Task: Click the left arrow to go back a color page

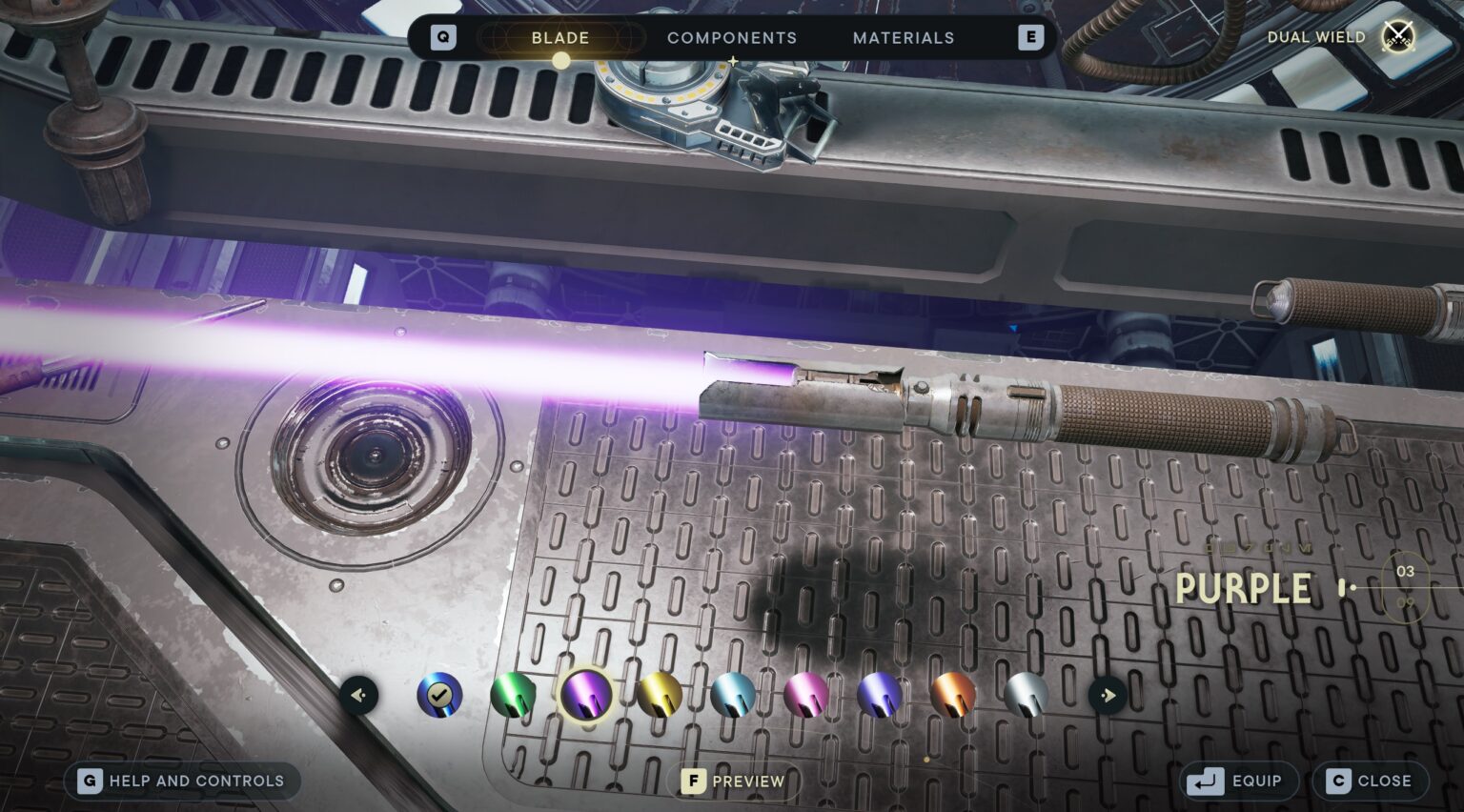Action: tap(357, 696)
